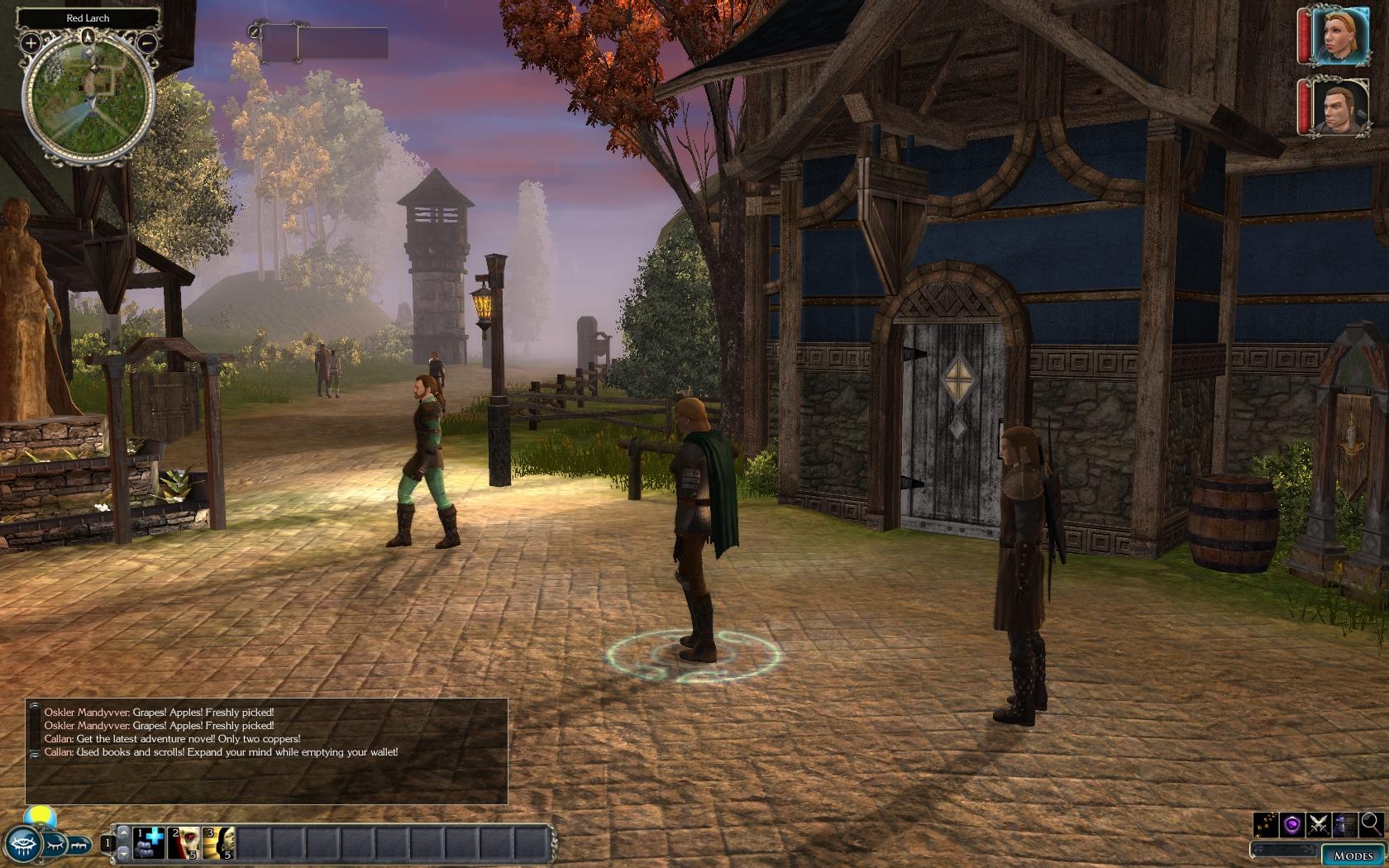Toggle the shadowy figure stealth mode icon
The width and height of the screenshot is (1389, 868).
point(1345,824)
